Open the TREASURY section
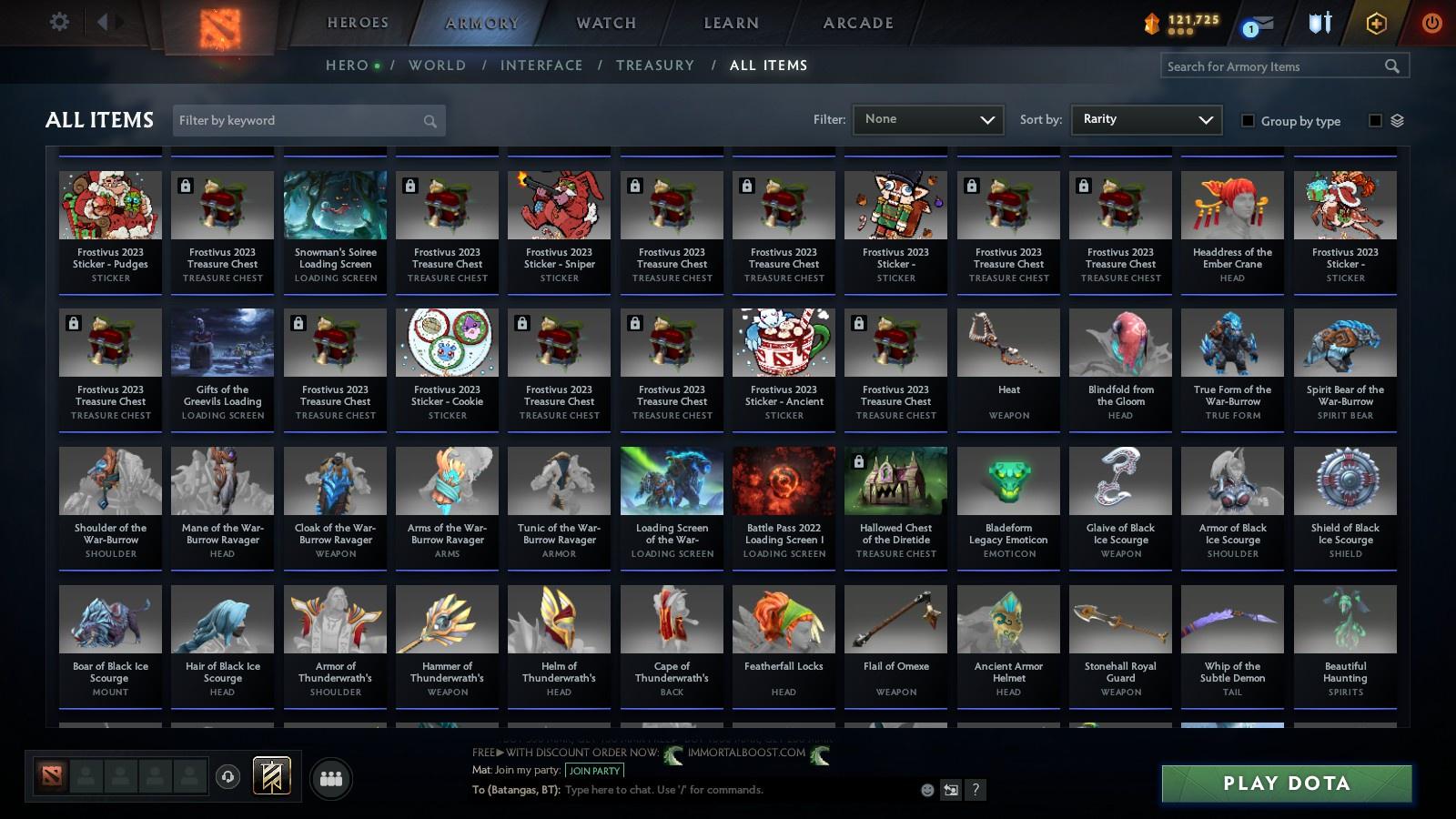Image resolution: width=1456 pixels, height=819 pixels. 655,65
